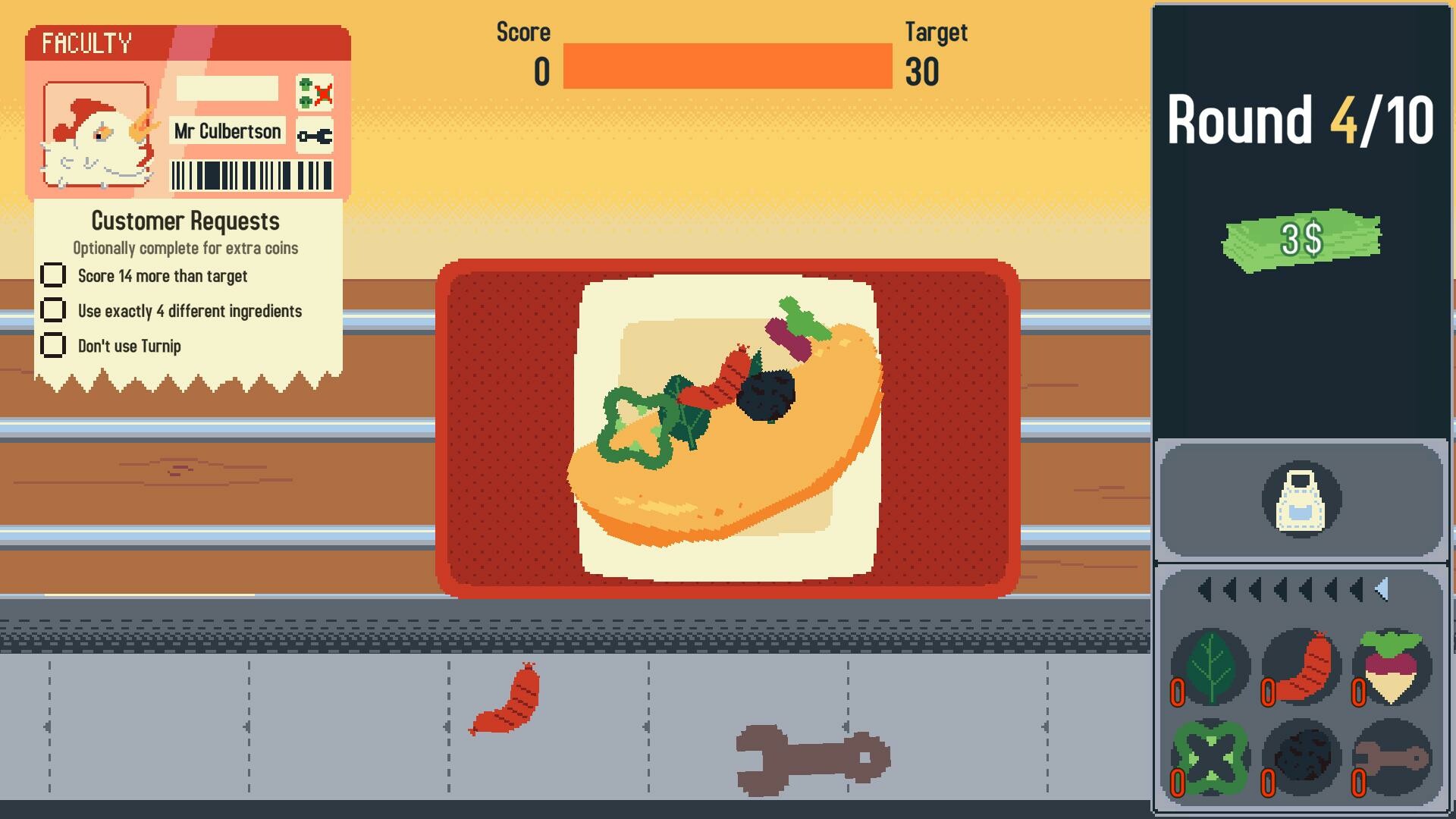Click the Customer Requests heading
Viewport: 1456px width, 819px height.
tap(184, 221)
